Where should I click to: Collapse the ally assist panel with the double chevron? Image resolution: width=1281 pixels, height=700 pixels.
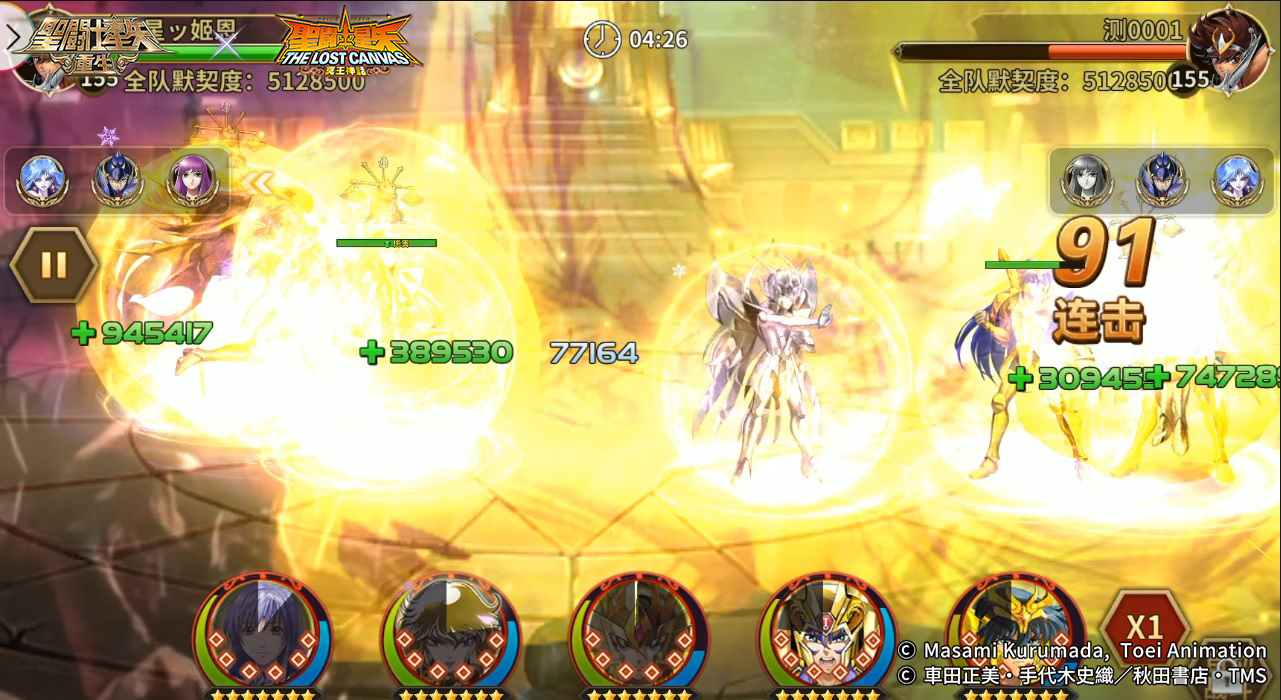[260, 183]
